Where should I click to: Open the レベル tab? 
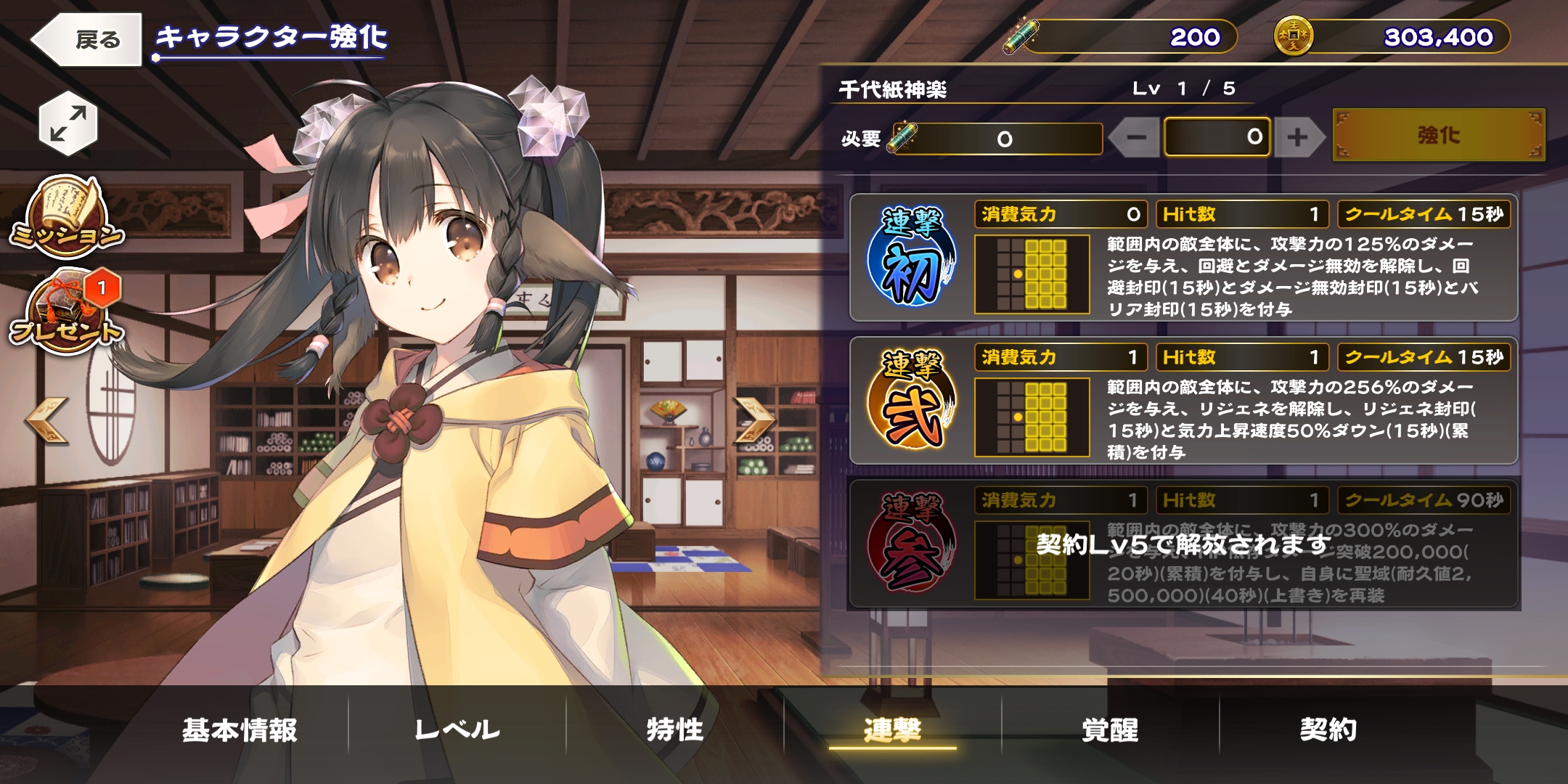(x=457, y=730)
